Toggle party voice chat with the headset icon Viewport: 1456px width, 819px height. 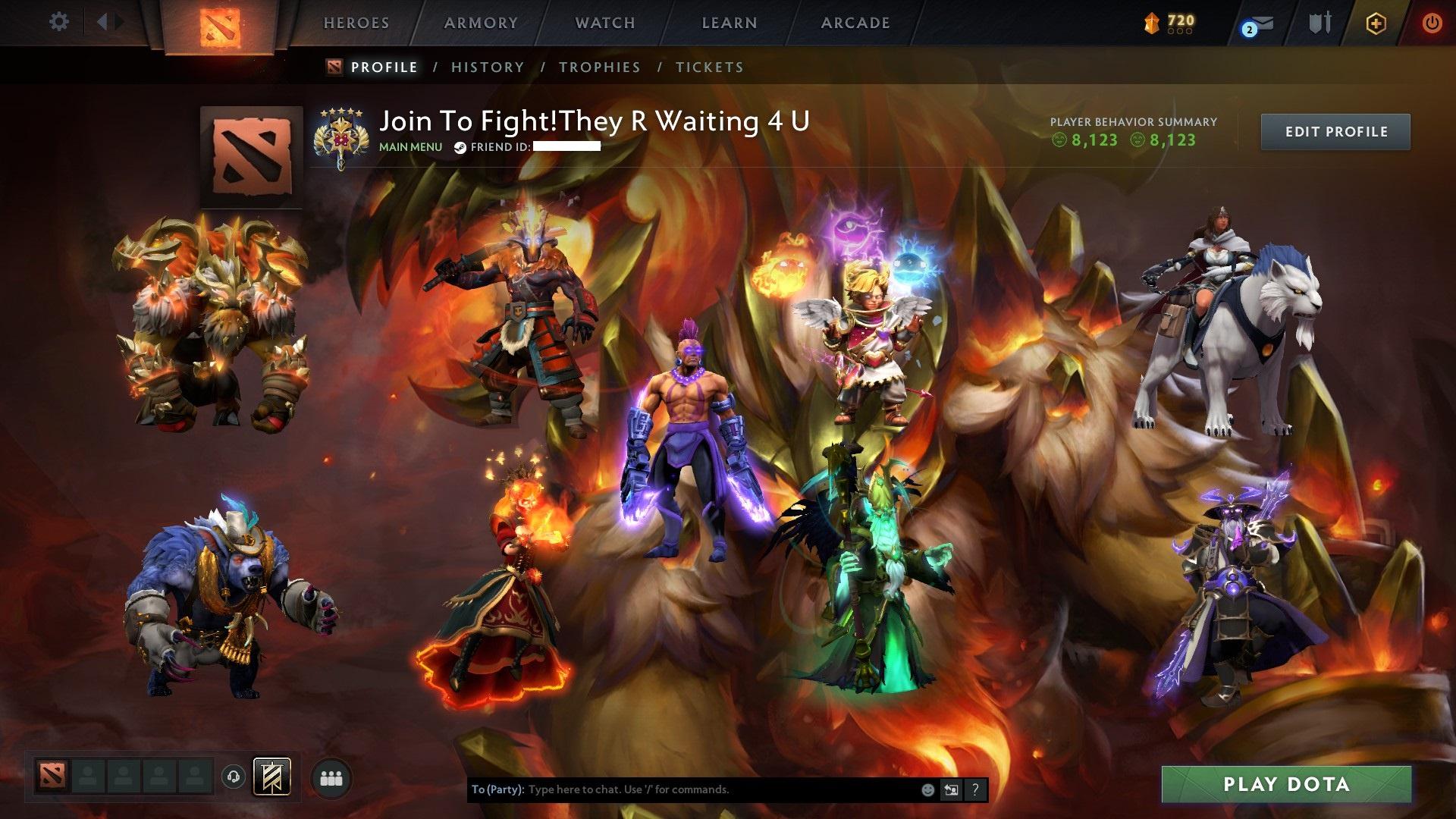coord(233,777)
